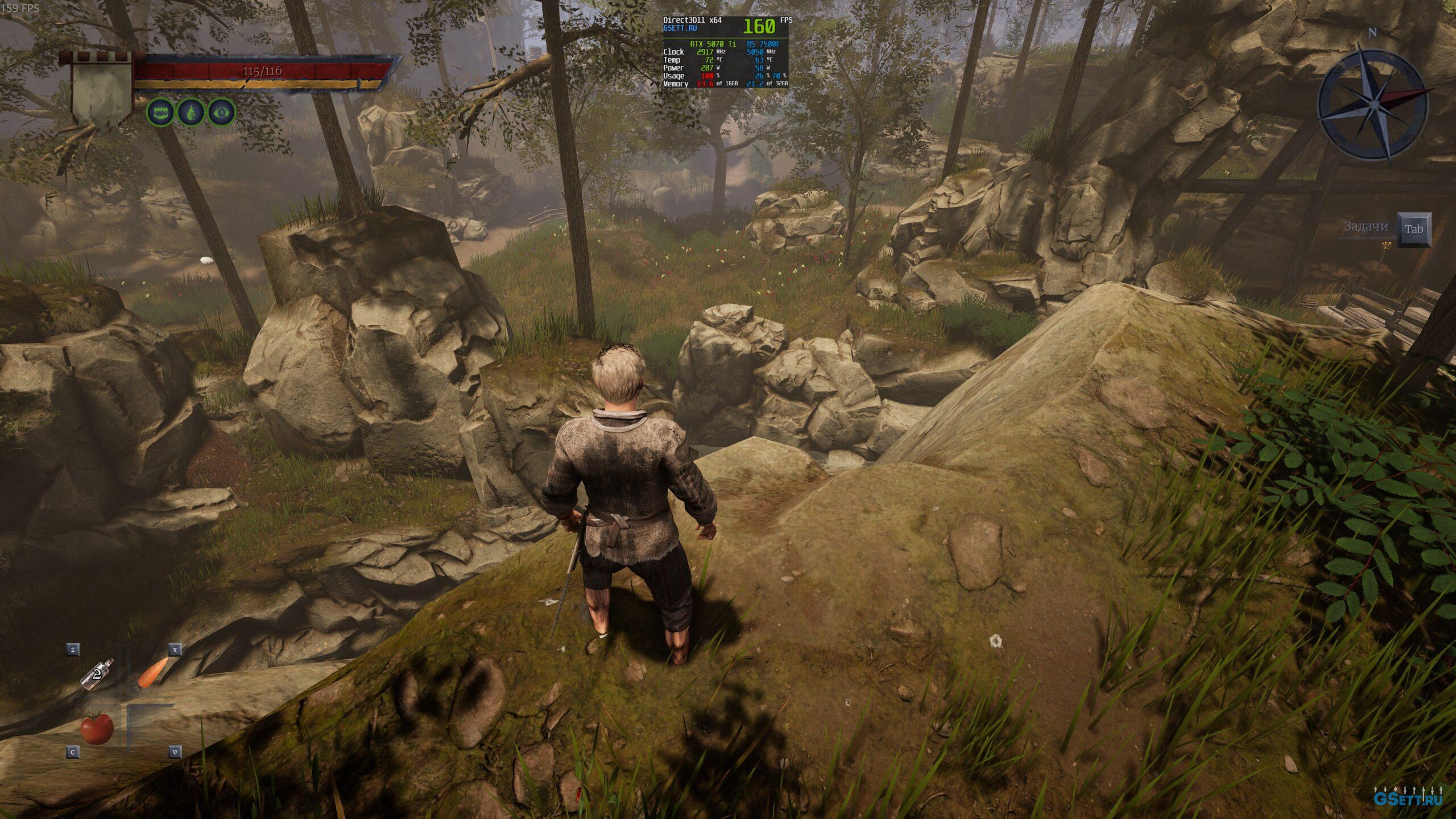Check the green eye status icon
1456x819 pixels.
(221, 113)
